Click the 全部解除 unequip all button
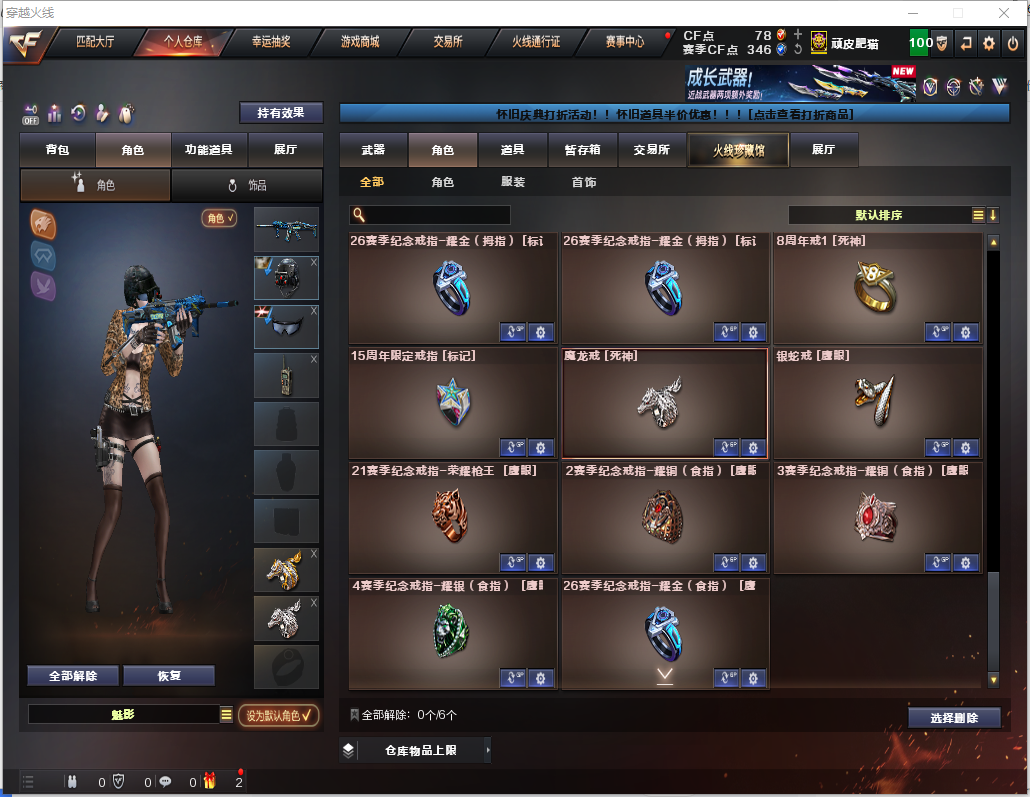1030x797 pixels. pyautogui.click(x=73, y=676)
